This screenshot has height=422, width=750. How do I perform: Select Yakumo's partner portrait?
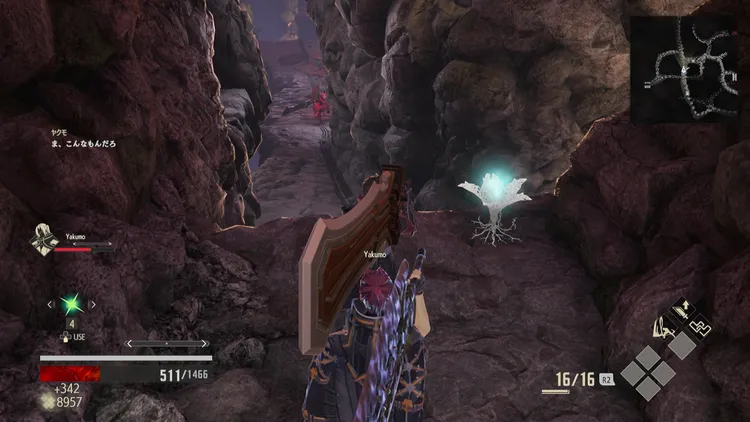coord(43,240)
